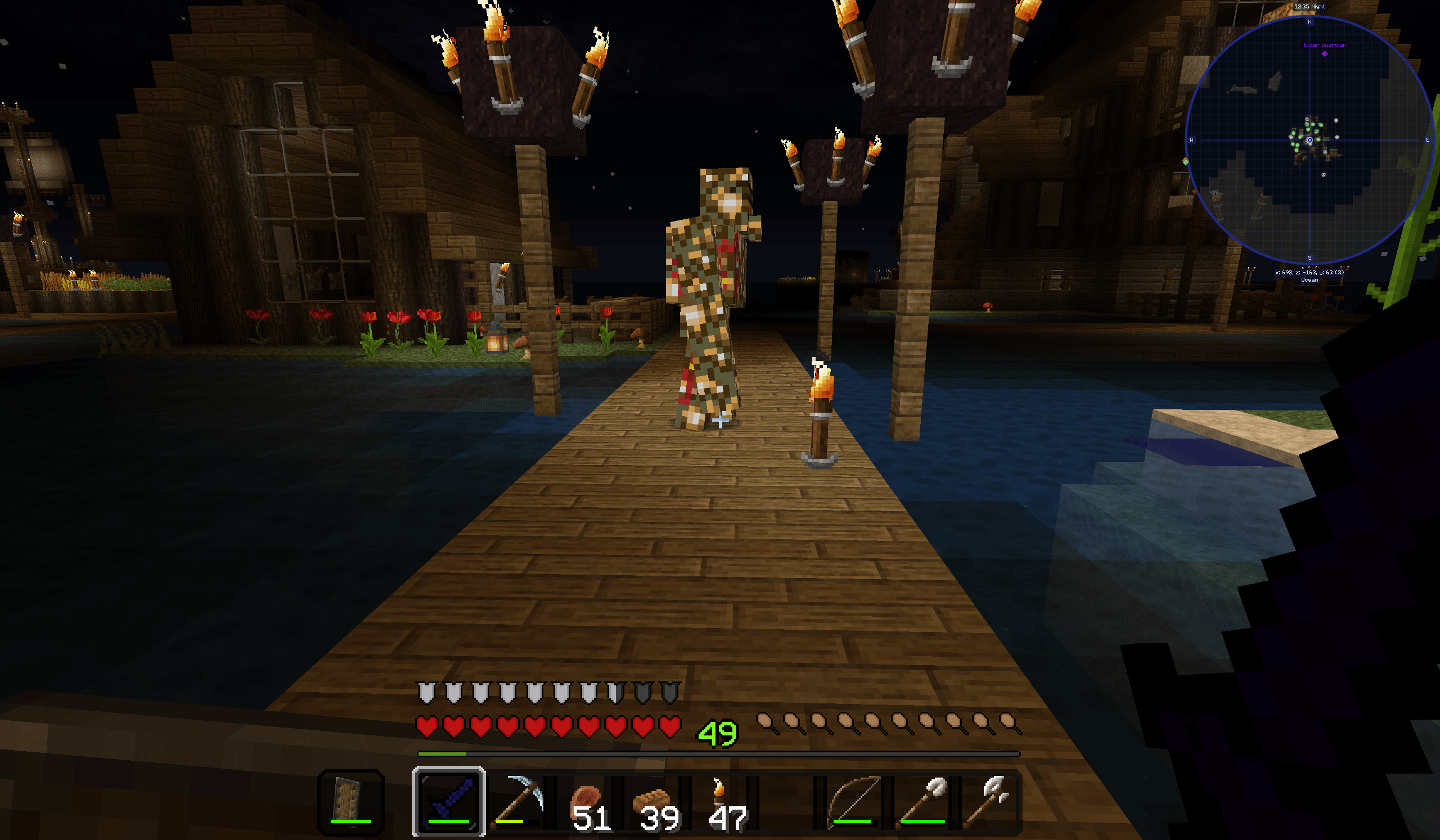The width and height of the screenshot is (1440, 840).
Task: Click the 12:35 Night time display
Action: (1309, 7)
